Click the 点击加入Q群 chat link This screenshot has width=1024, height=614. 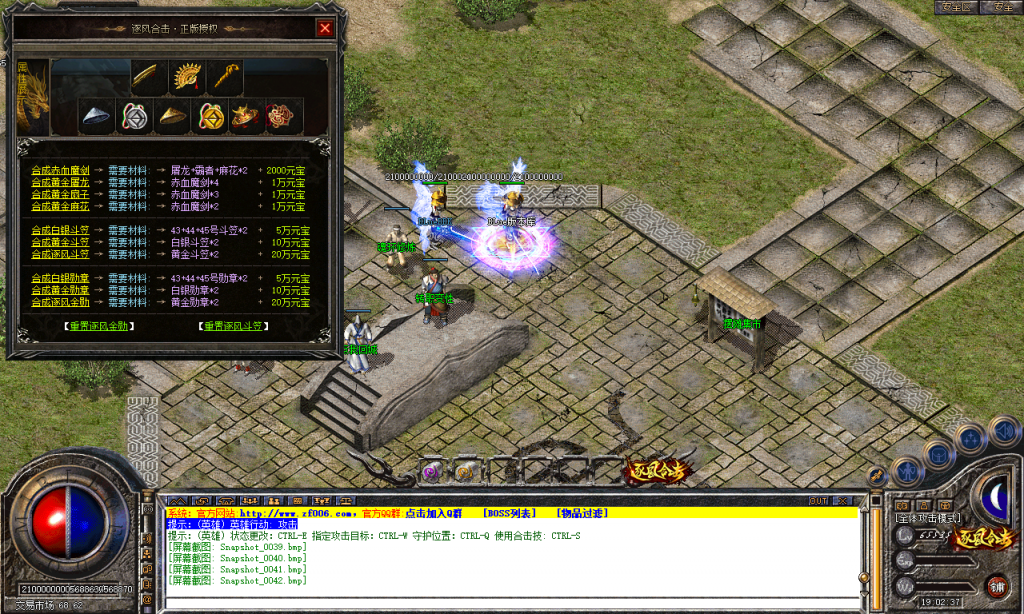435,513
